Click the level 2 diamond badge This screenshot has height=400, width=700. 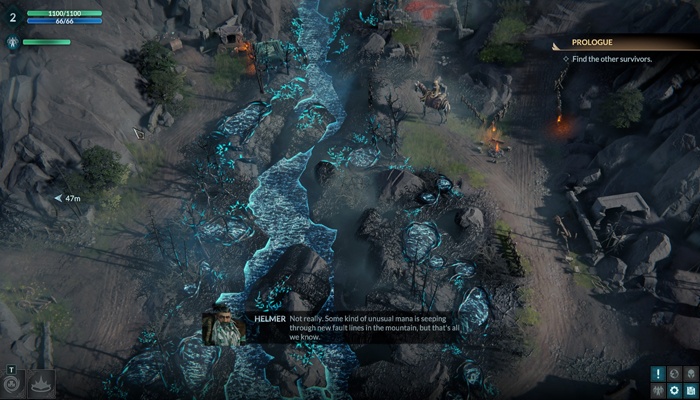click(x=13, y=17)
